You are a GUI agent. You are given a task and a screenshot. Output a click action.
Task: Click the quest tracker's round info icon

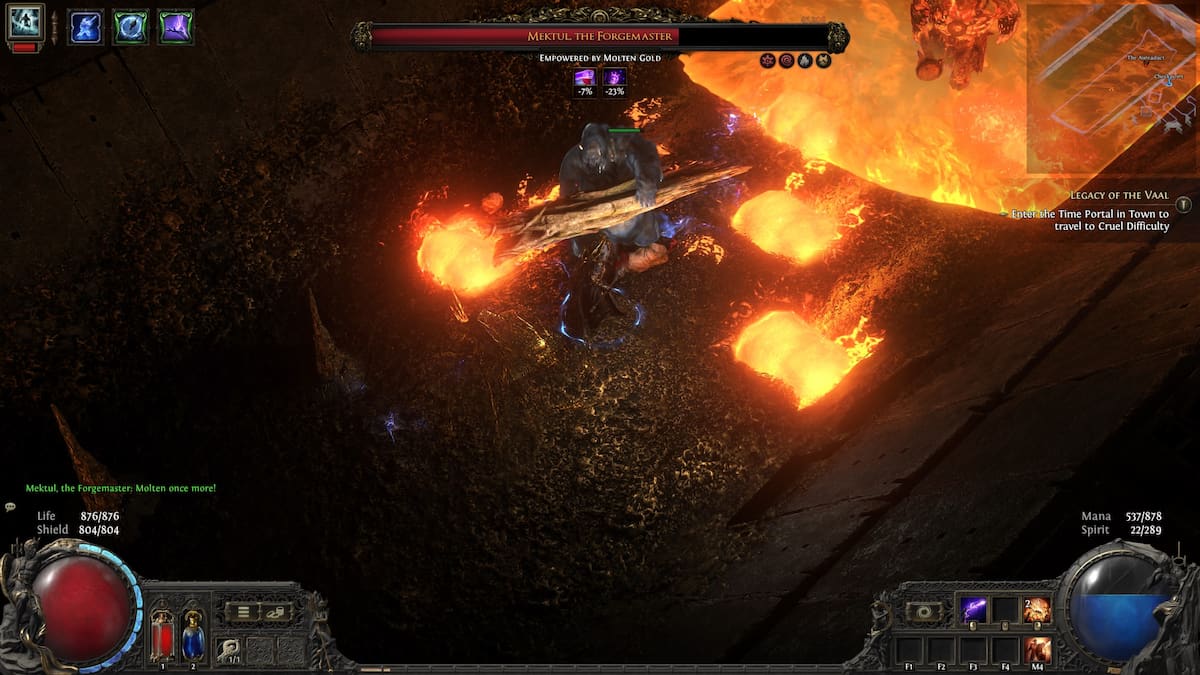(1184, 204)
